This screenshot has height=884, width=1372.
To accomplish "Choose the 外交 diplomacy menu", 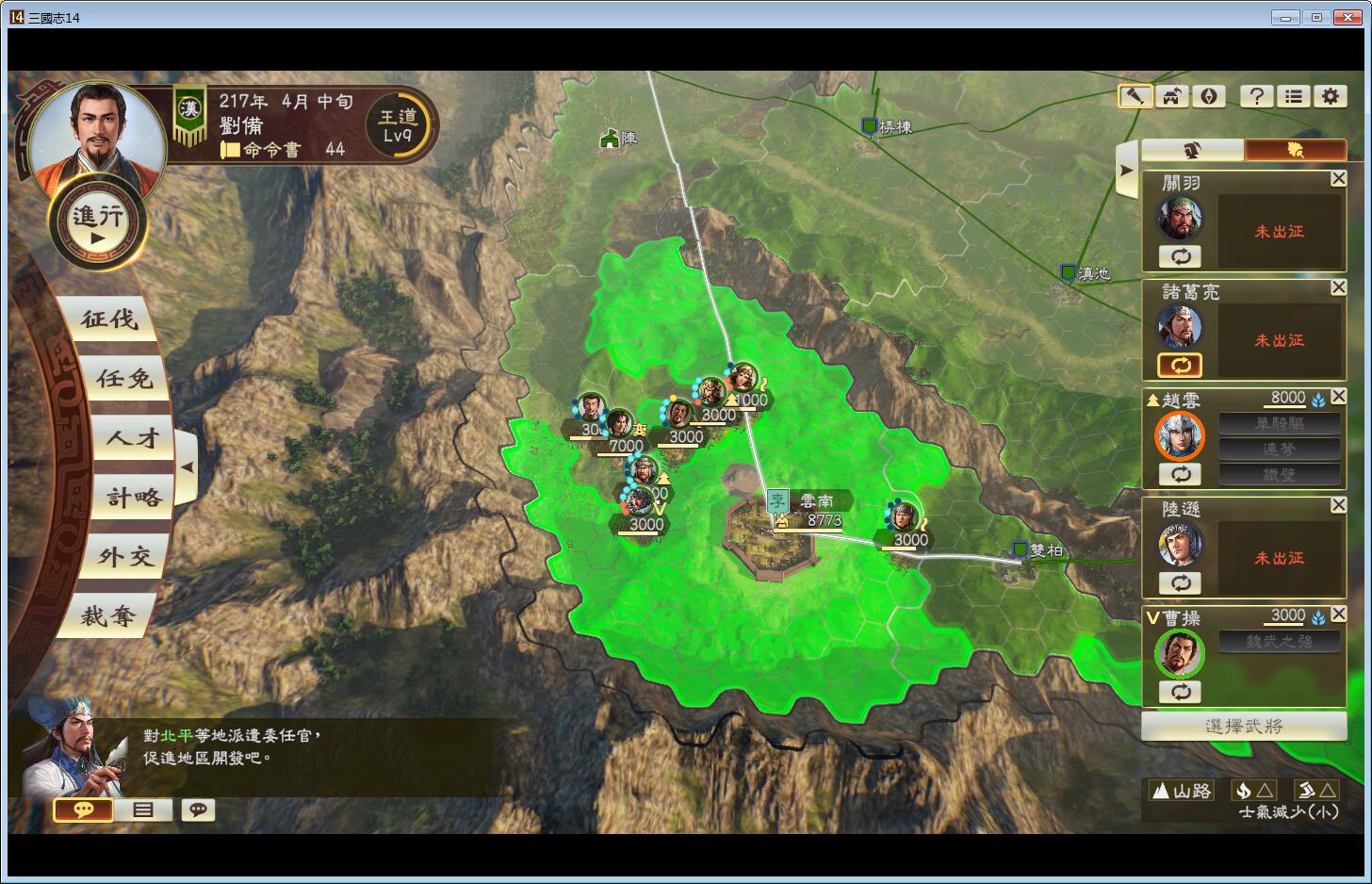I will (x=125, y=557).
